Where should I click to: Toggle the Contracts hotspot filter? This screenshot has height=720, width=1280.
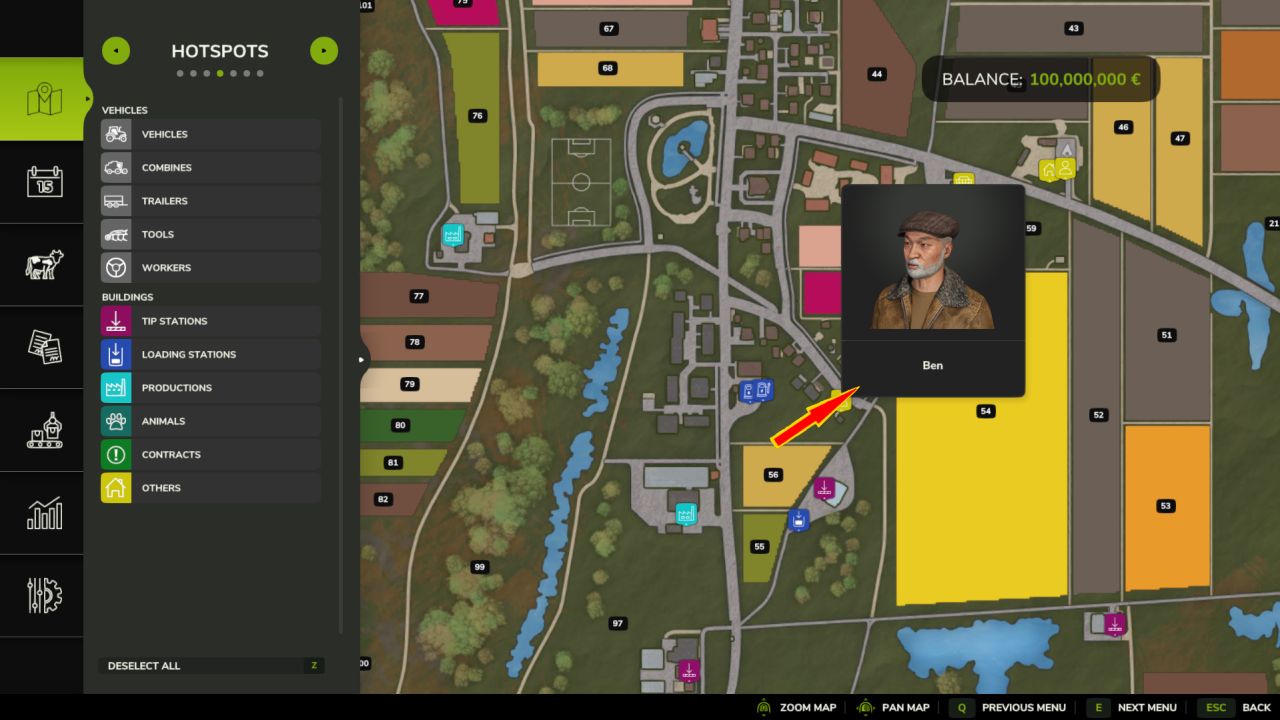[x=211, y=454]
